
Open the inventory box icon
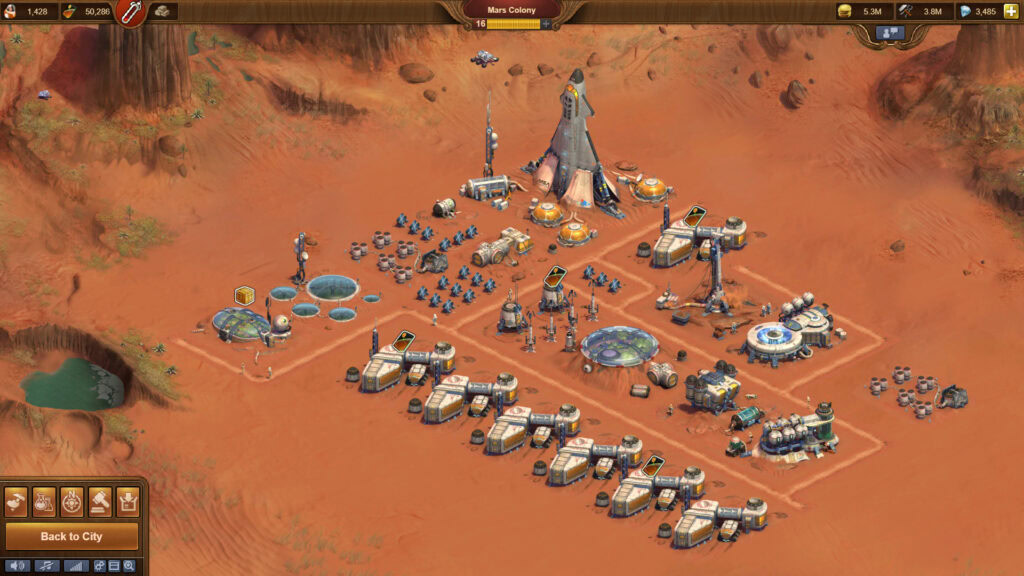pos(127,501)
